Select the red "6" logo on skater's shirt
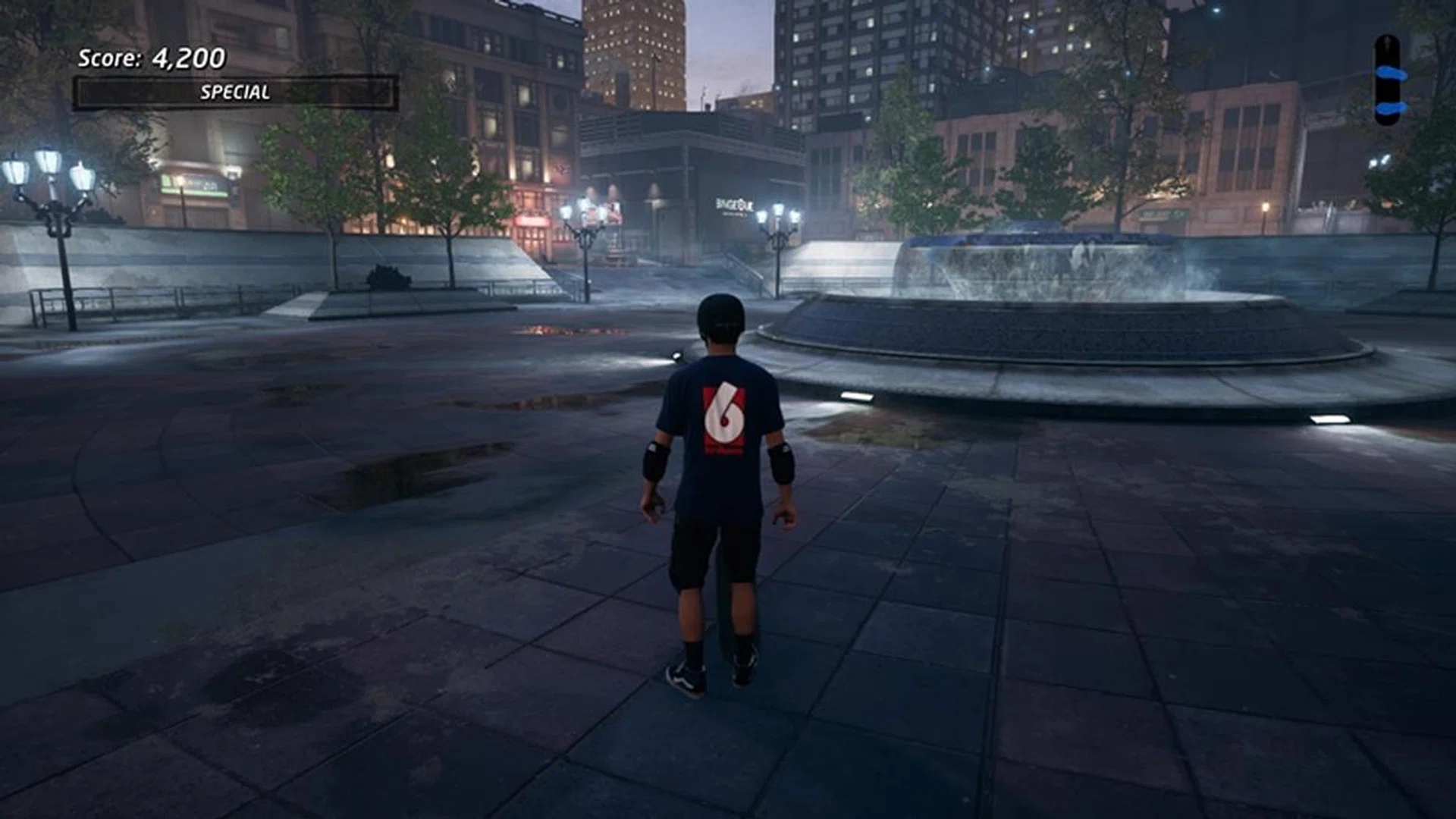 (x=724, y=417)
